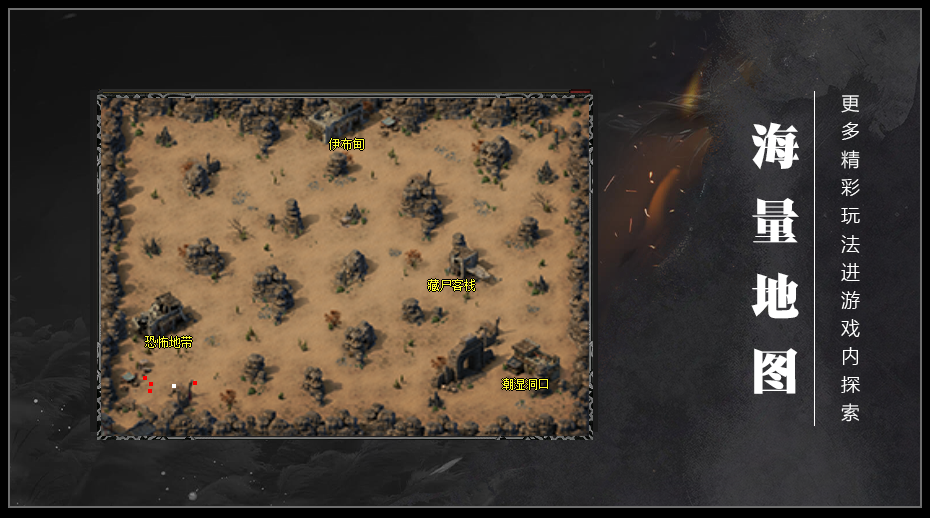Select the 伊布甸 map location label
This screenshot has height=518, width=930.
tap(347, 144)
